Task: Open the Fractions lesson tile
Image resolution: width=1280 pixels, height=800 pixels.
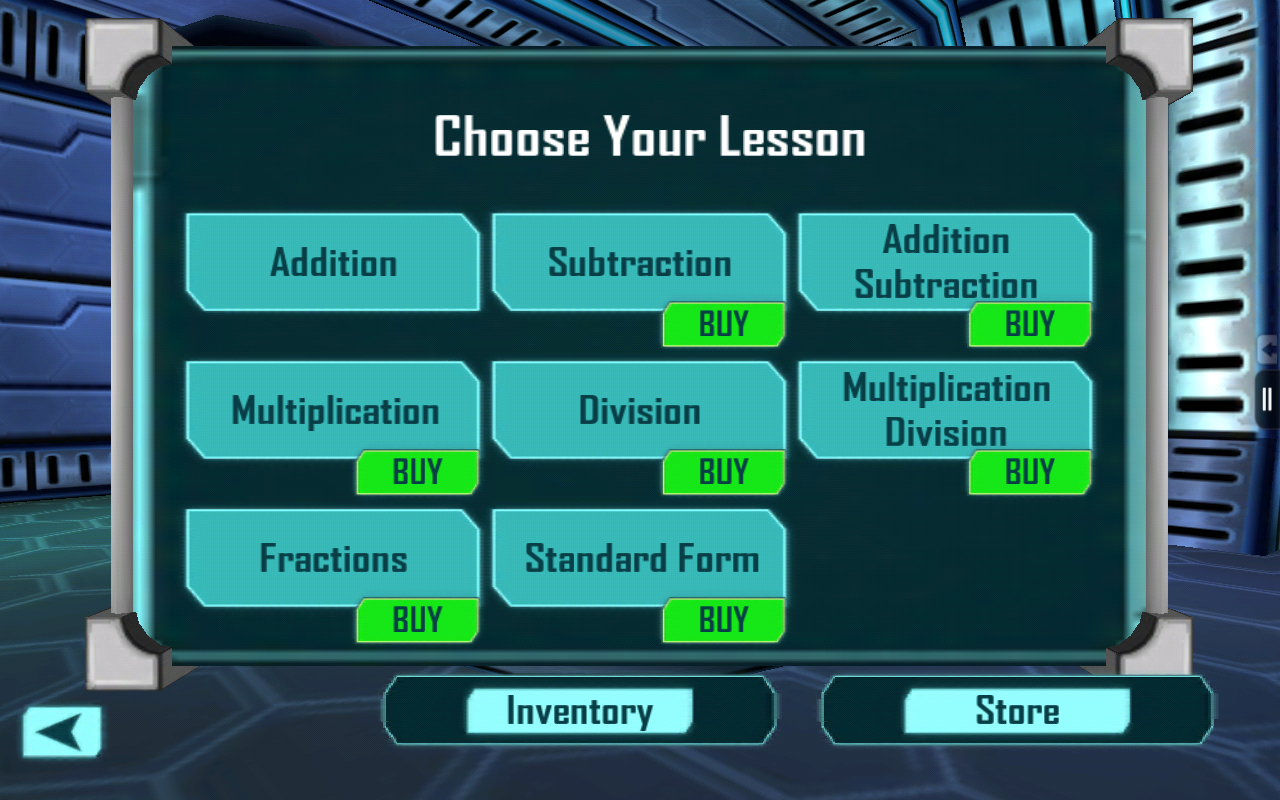Action: [333, 556]
